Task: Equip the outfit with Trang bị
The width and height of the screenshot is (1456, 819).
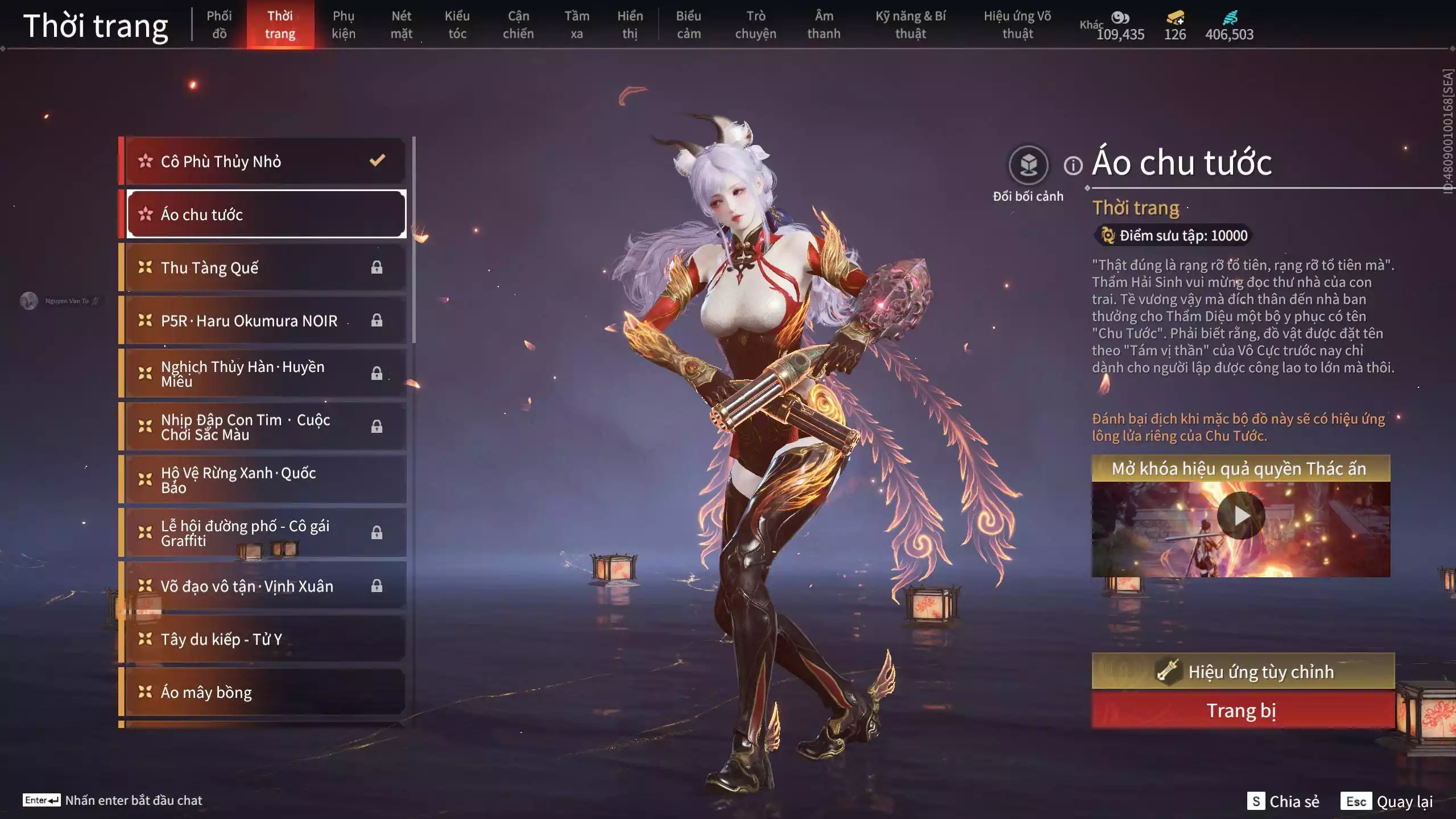Action: click(x=1243, y=711)
